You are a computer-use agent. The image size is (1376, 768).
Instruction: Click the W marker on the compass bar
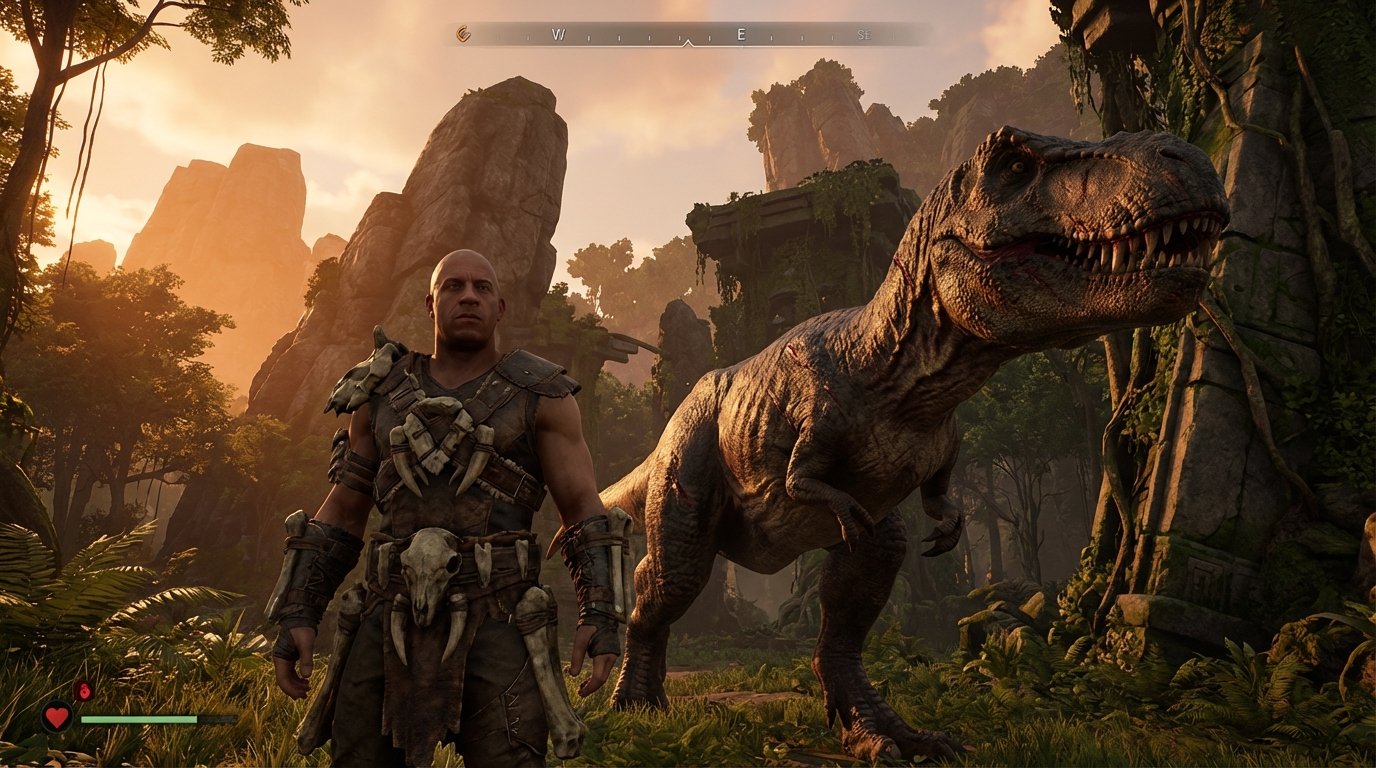click(556, 32)
